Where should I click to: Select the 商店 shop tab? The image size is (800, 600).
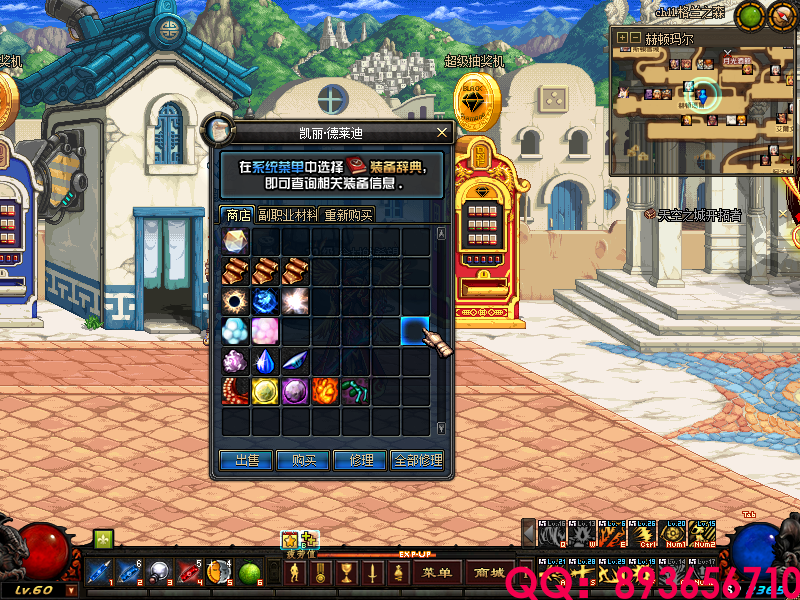[x=238, y=214]
